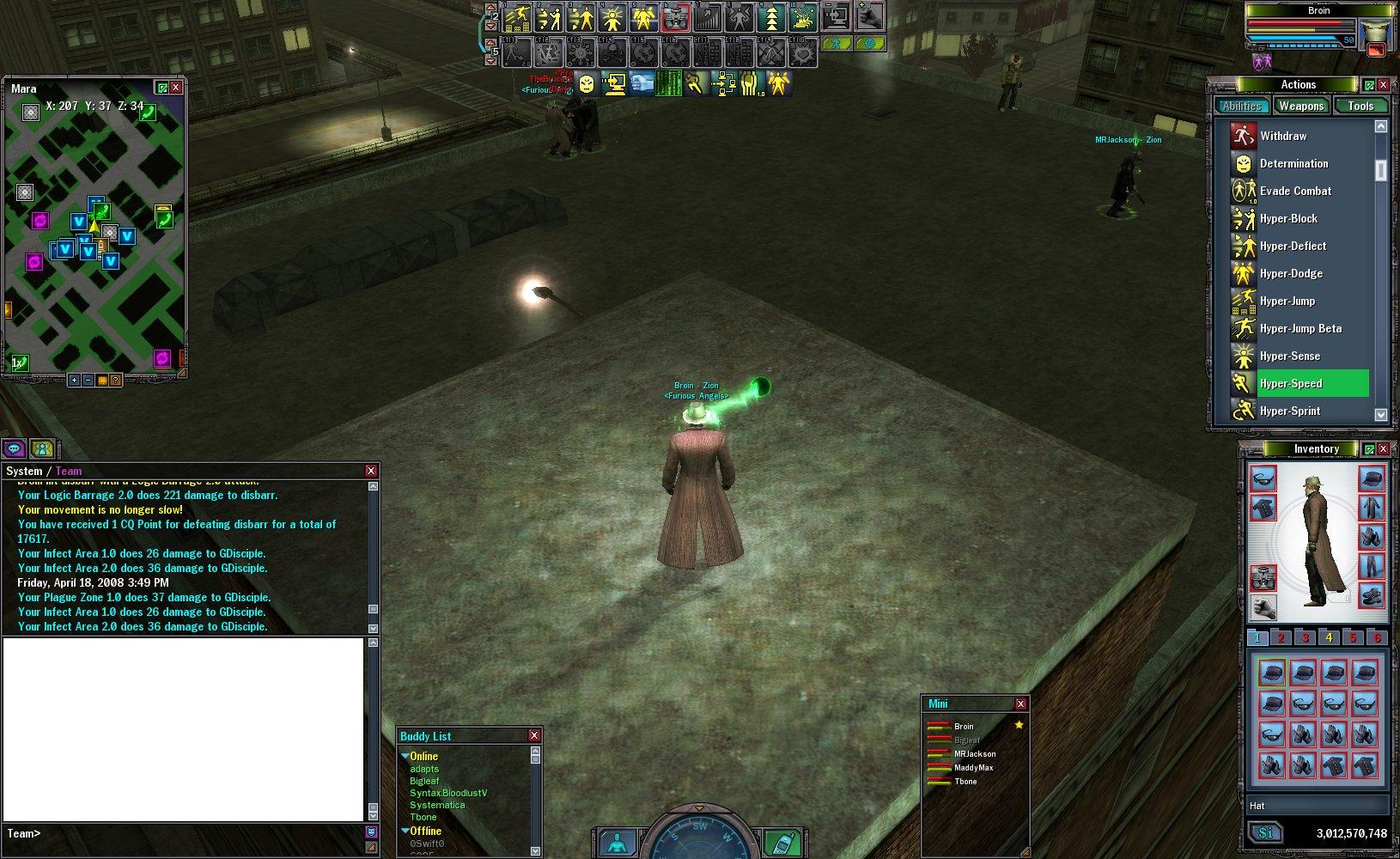Activate the Determination ability
The height and width of the screenshot is (859, 1400).
click(1293, 163)
